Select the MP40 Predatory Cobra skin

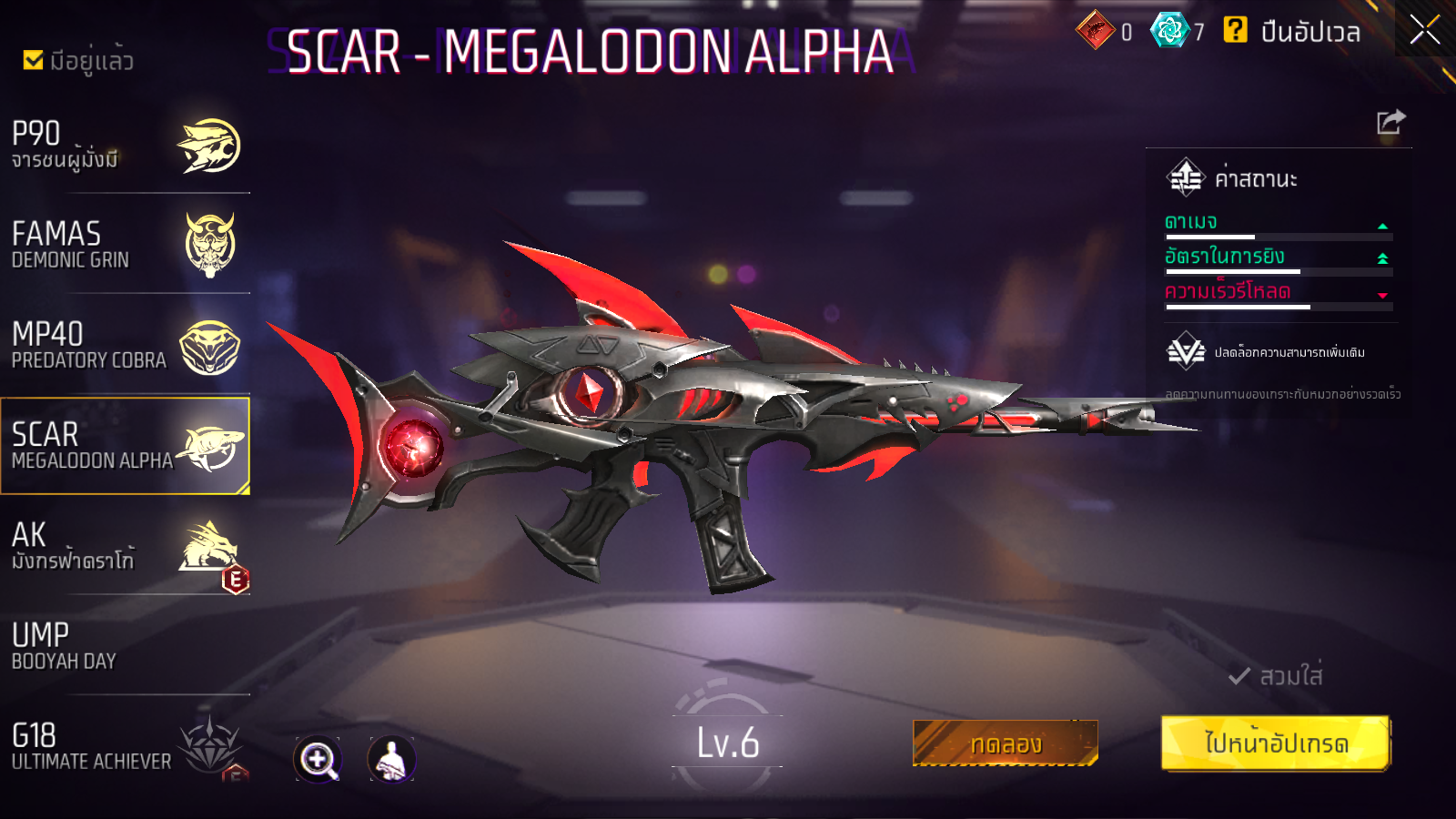click(126, 346)
